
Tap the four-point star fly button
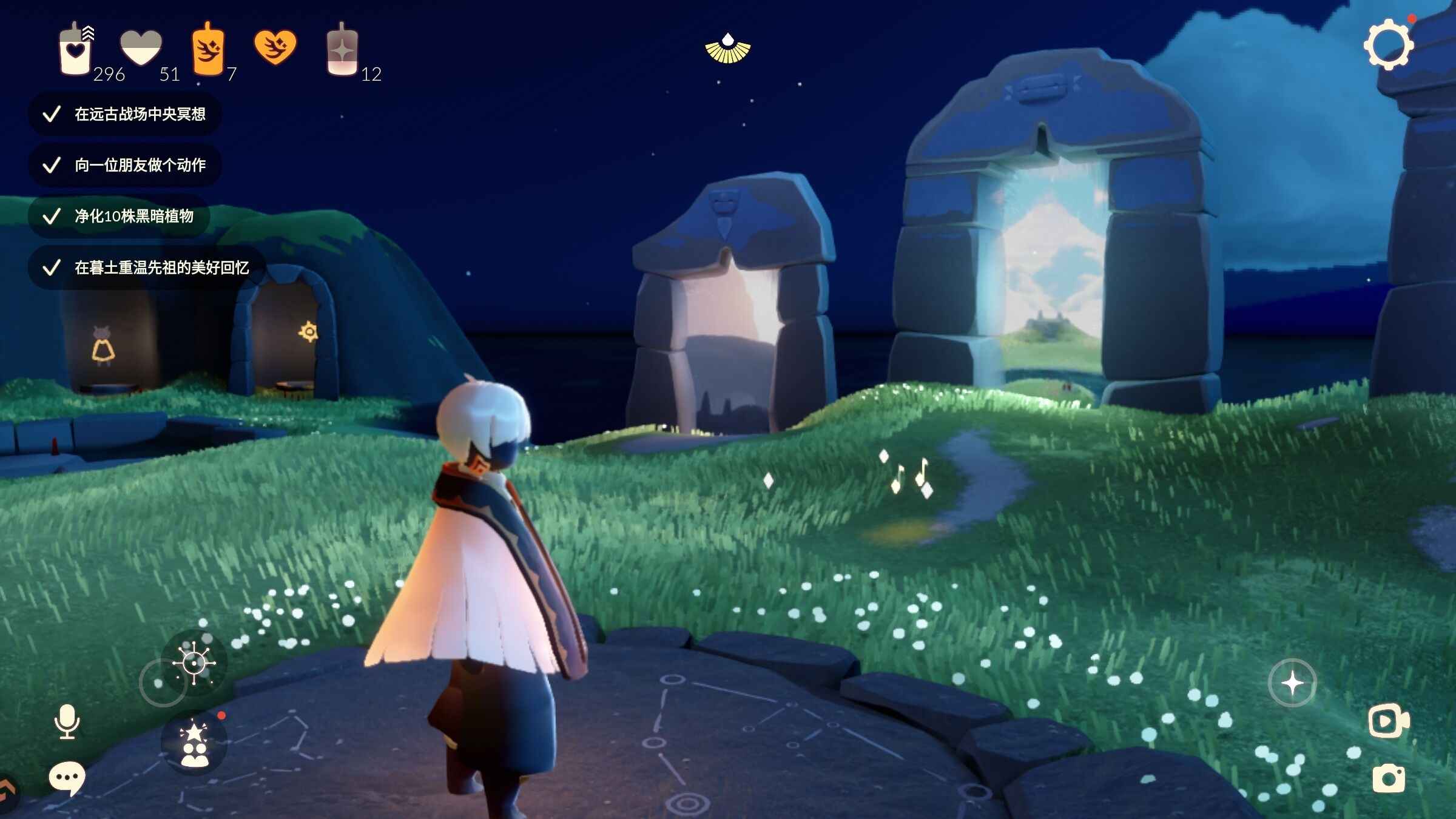tap(1292, 683)
